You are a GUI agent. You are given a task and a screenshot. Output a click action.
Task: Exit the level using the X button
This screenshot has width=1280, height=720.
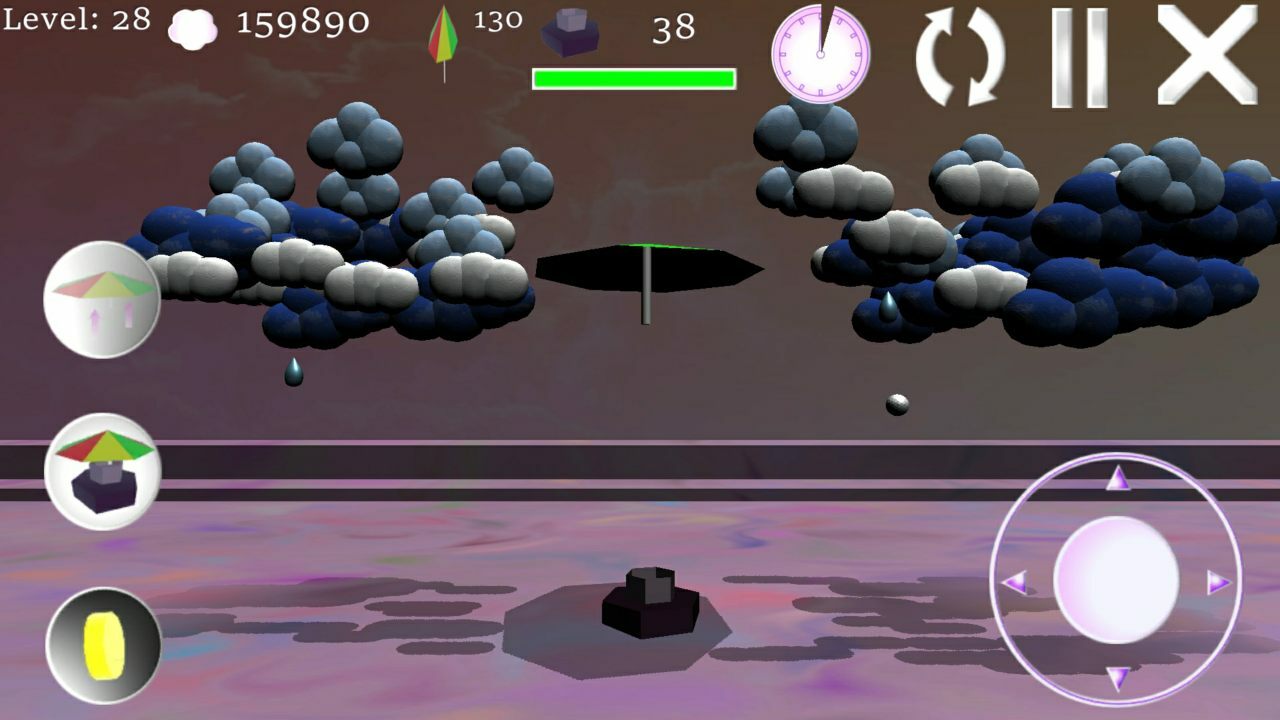coord(1199,50)
